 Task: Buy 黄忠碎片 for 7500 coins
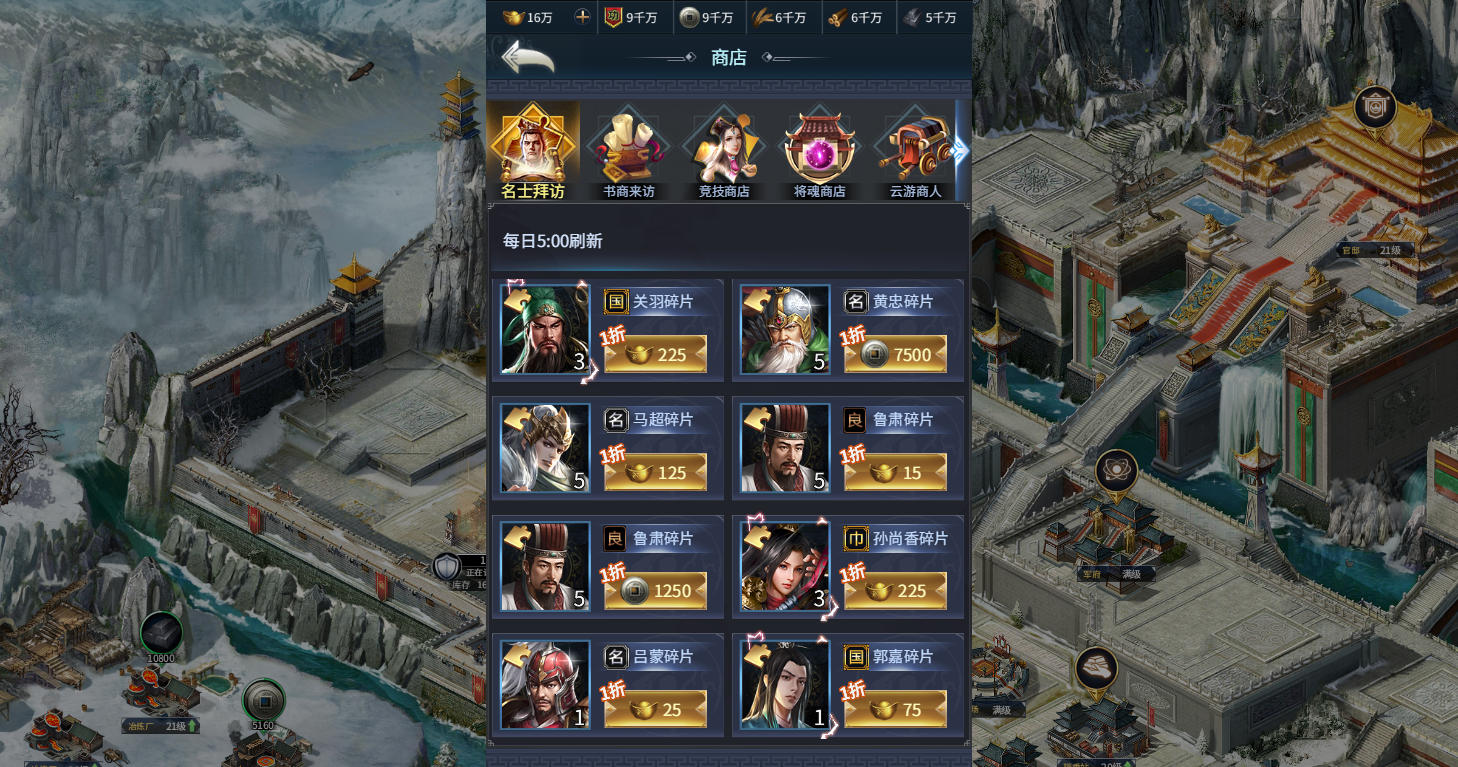(x=896, y=354)
